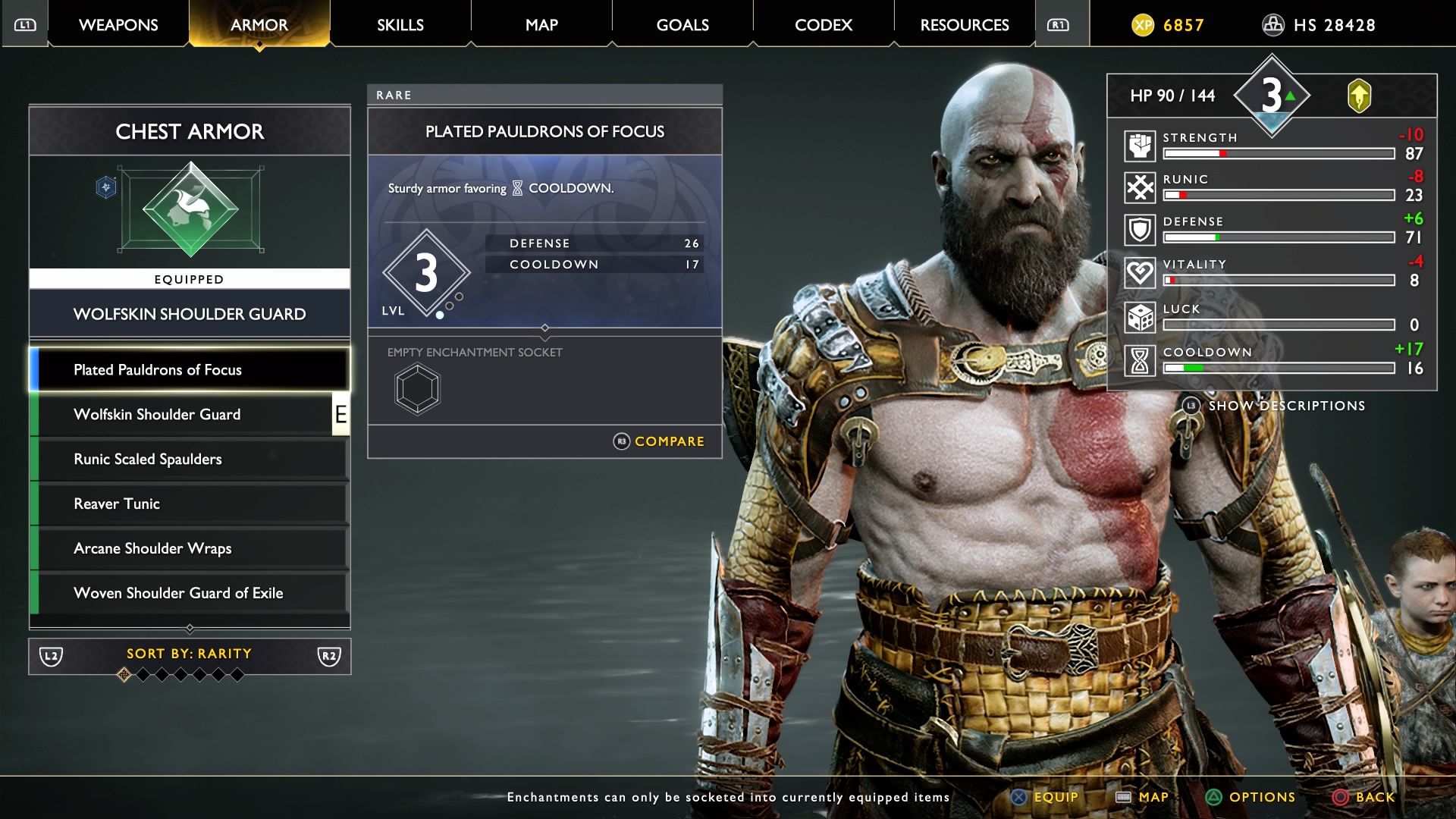Click the equipped chest armor icon
The width and height of the screenshot is (1456, 819).
tap(190, 209)
